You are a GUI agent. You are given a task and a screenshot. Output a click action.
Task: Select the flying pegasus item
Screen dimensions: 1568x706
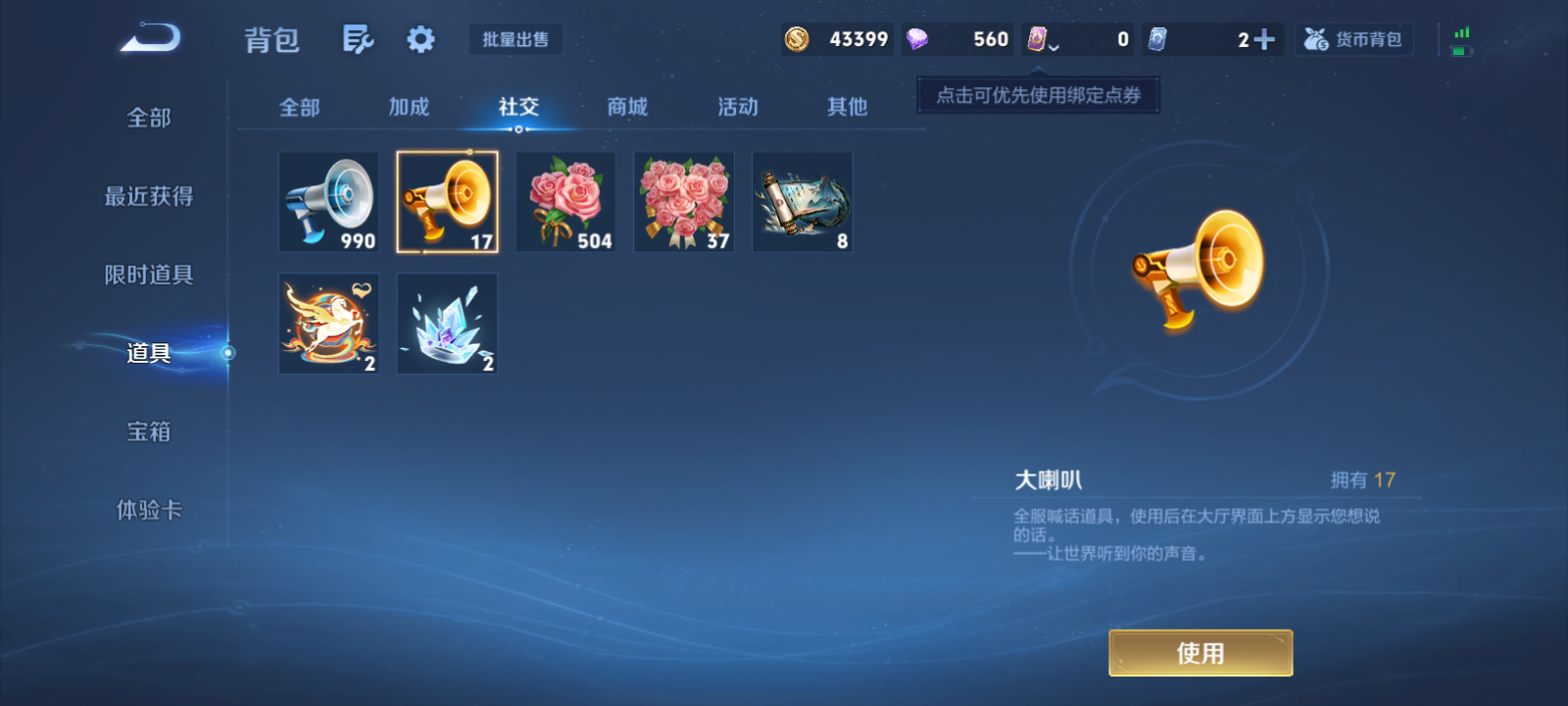328,323
